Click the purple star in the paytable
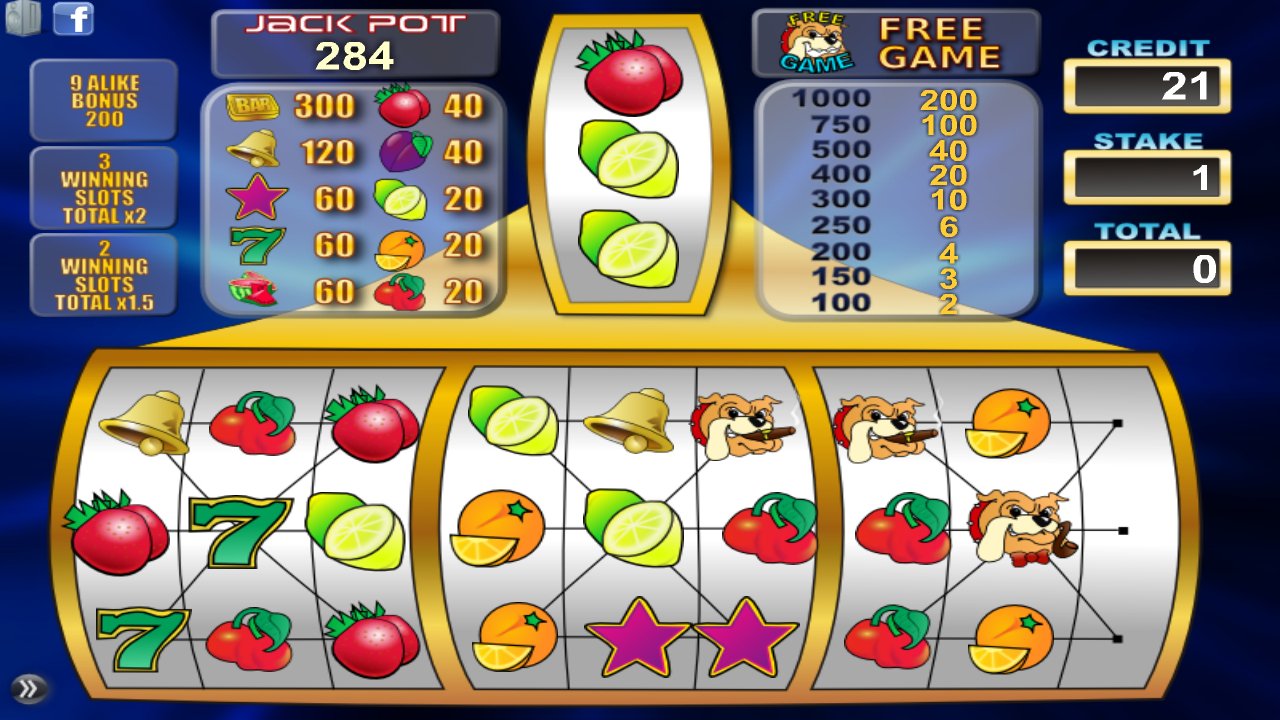Viewport: 1280px width, 720px height. [259, 198]
